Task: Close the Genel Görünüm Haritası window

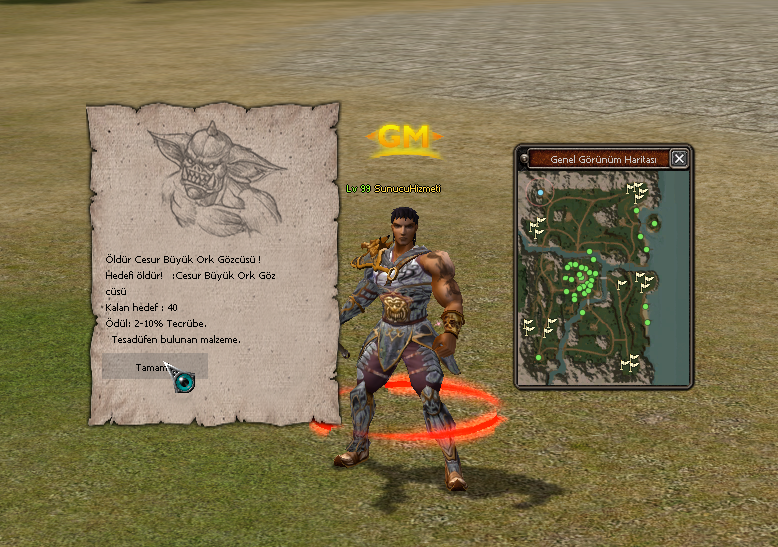Action: tap(679, 159)
